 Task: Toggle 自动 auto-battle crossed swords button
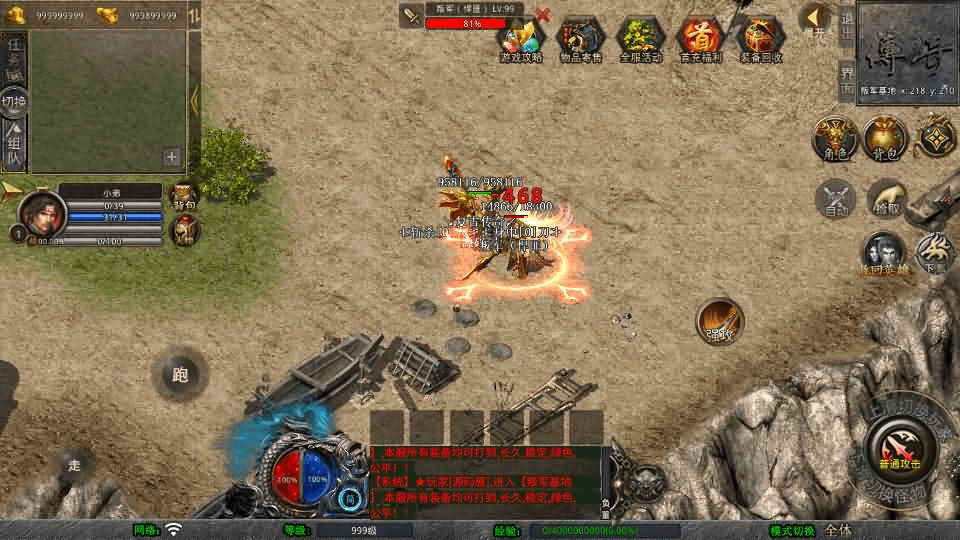pyautogui.click(x=836, y=199)
